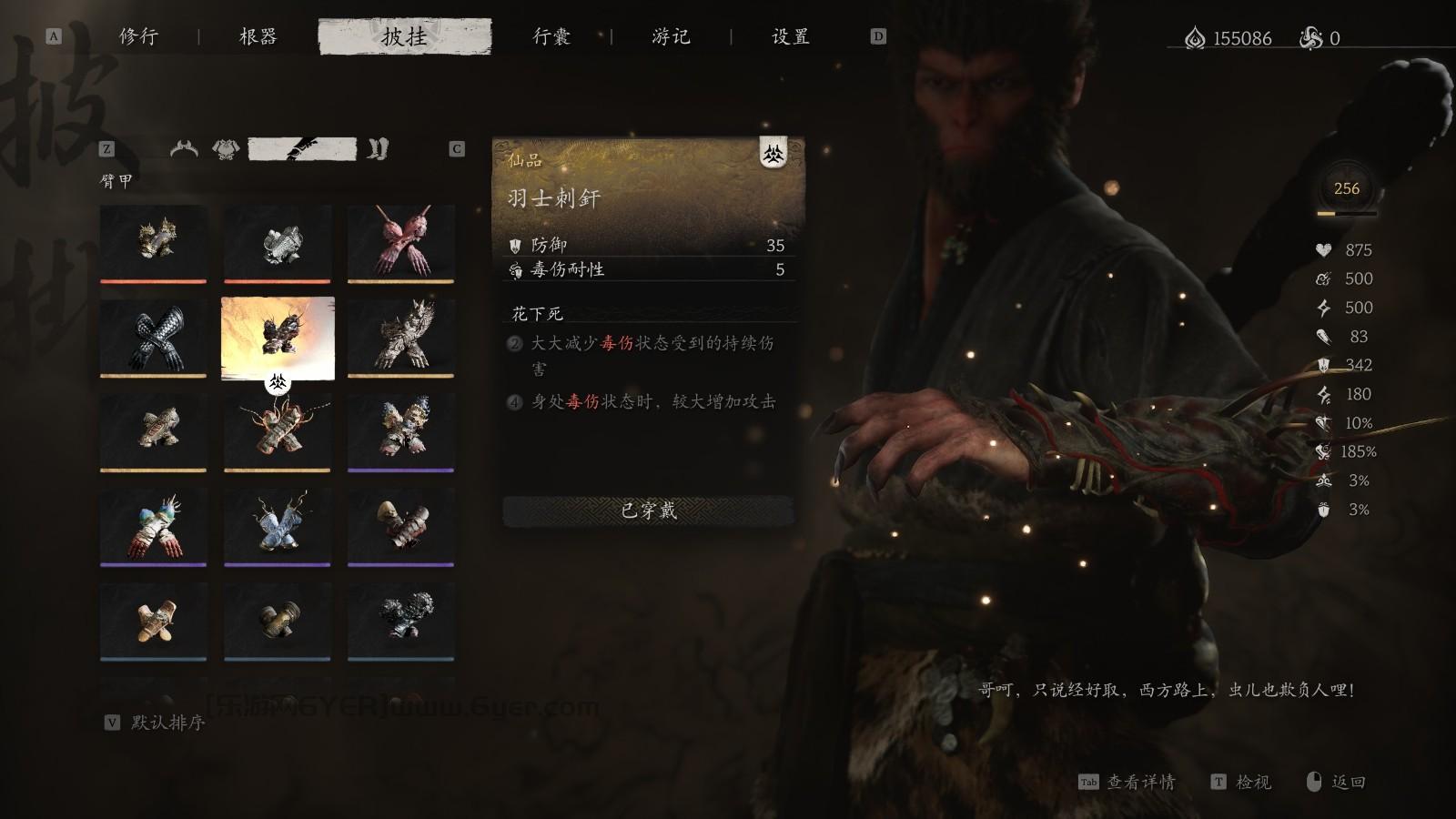
Task: Switch to the 游记 journal tab
Action: click(670, 37)
